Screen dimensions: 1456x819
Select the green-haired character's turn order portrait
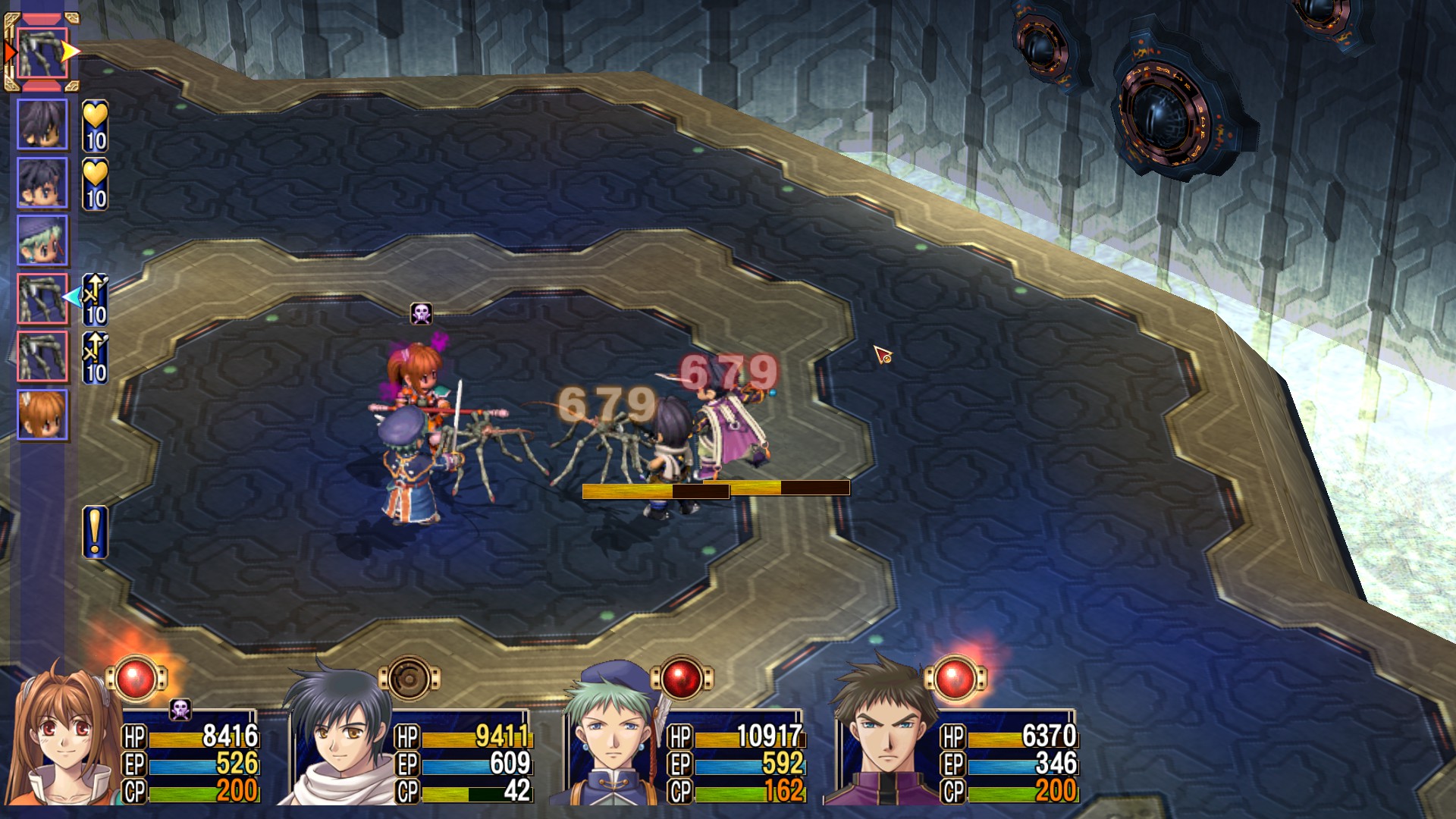pos(42,240)
